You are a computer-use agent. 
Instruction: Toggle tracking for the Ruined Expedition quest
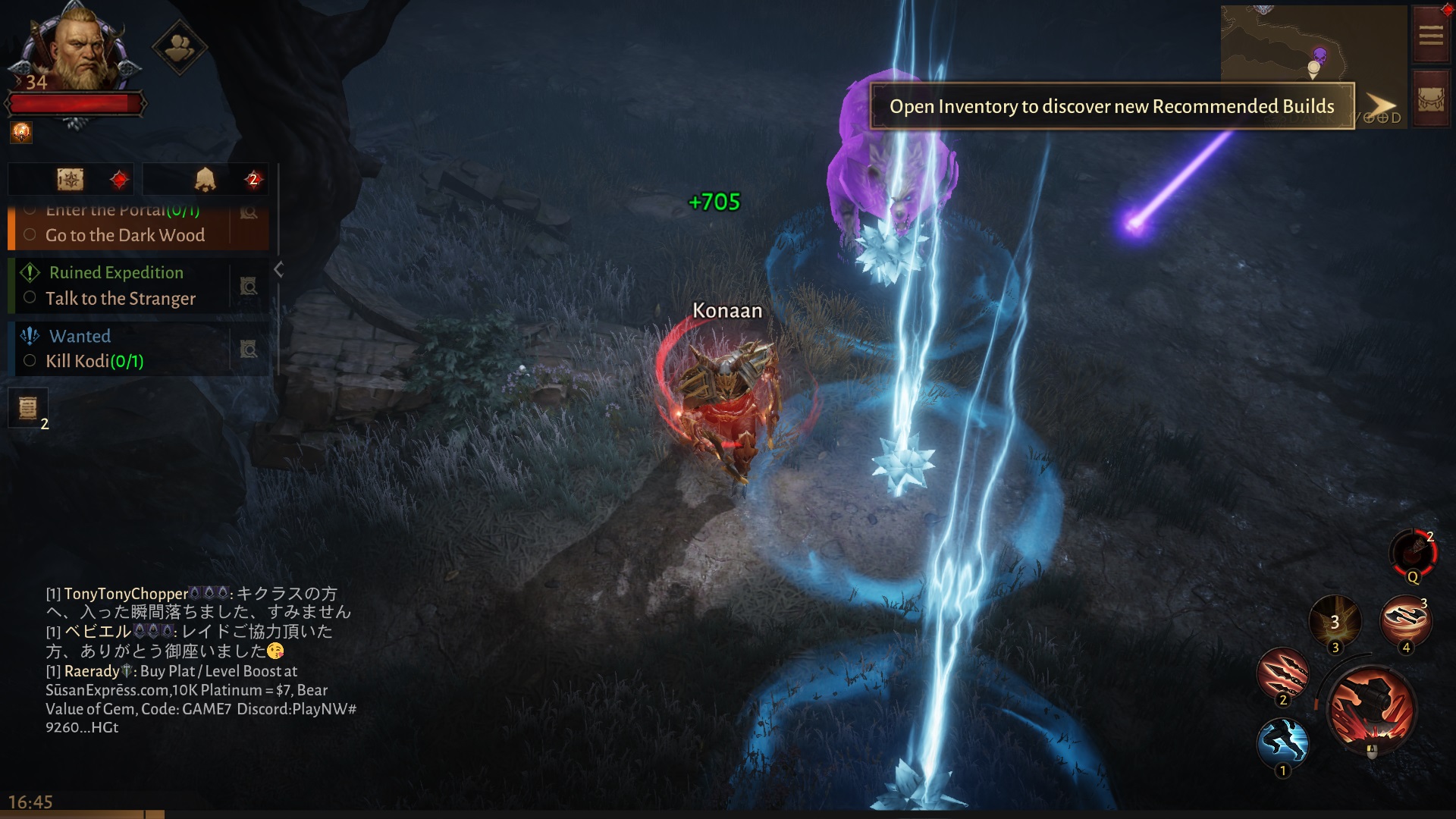pos(249,287)
